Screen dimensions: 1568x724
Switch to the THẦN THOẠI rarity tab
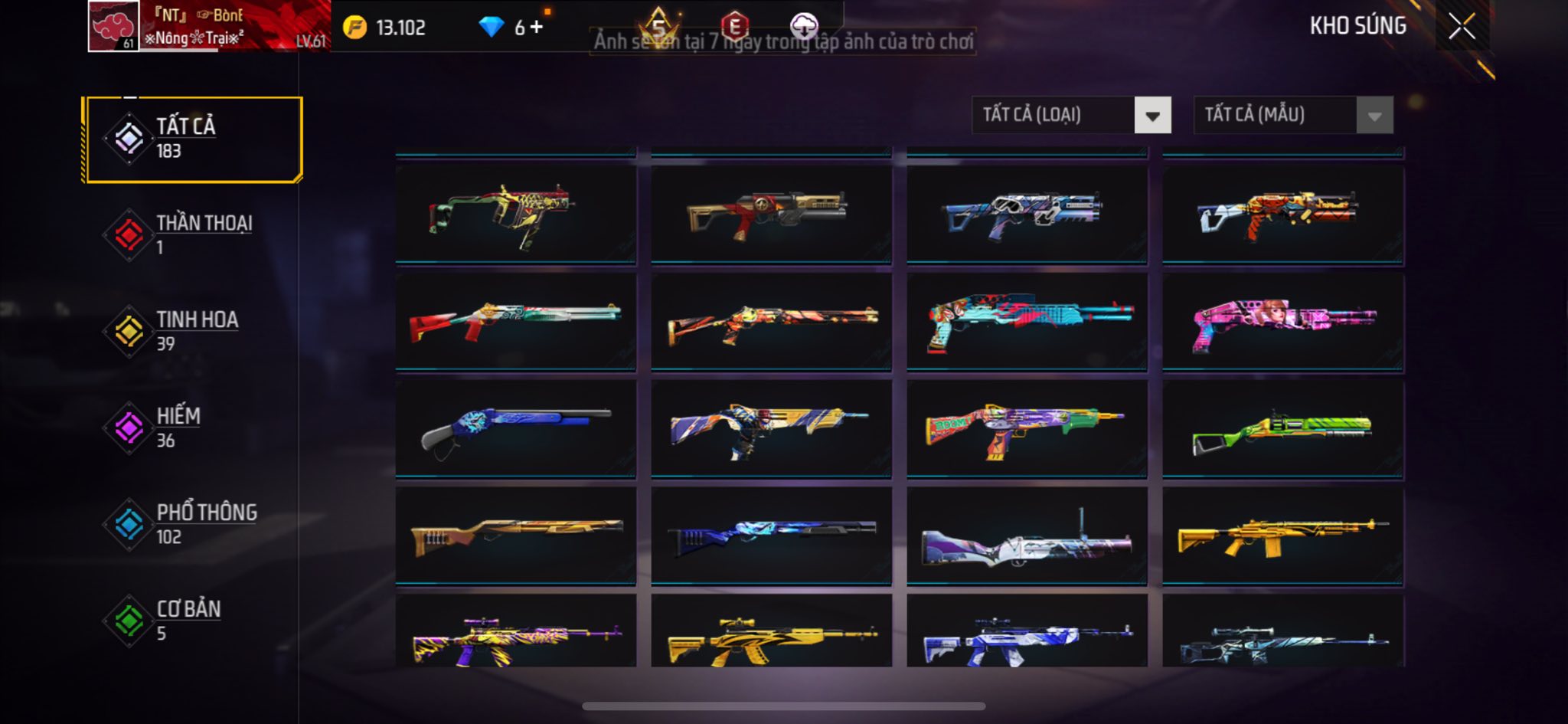click(x=194, y=234)
